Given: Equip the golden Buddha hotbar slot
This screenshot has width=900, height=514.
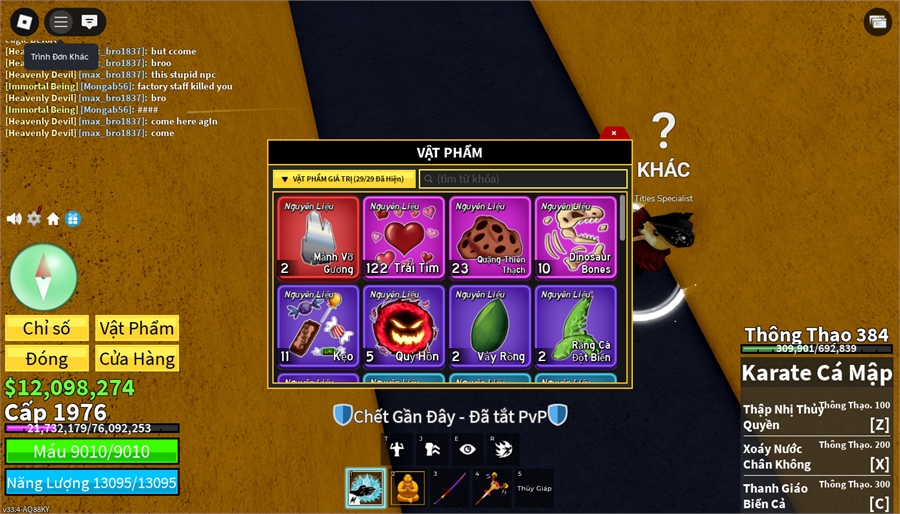Looking at the screenshot, I should pos(408,488).
